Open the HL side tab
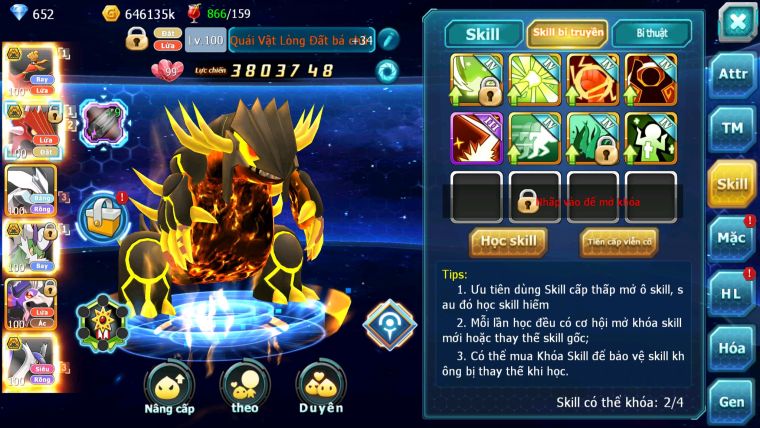The height and width of the screenshot is (428, 760). pyautogui.click(x=731, y=293)
